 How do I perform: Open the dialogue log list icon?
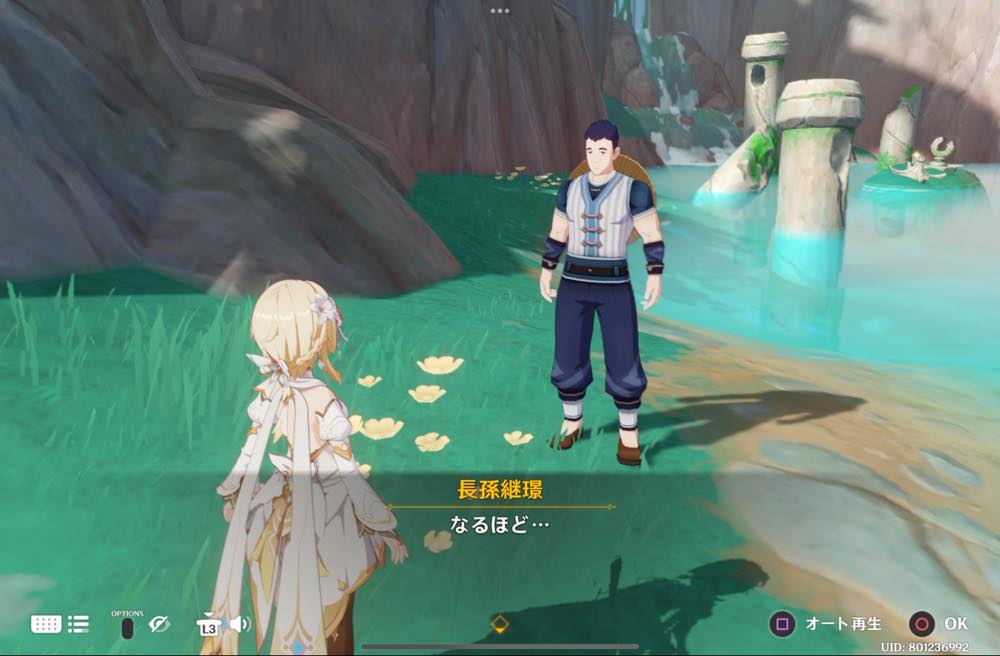78,624
